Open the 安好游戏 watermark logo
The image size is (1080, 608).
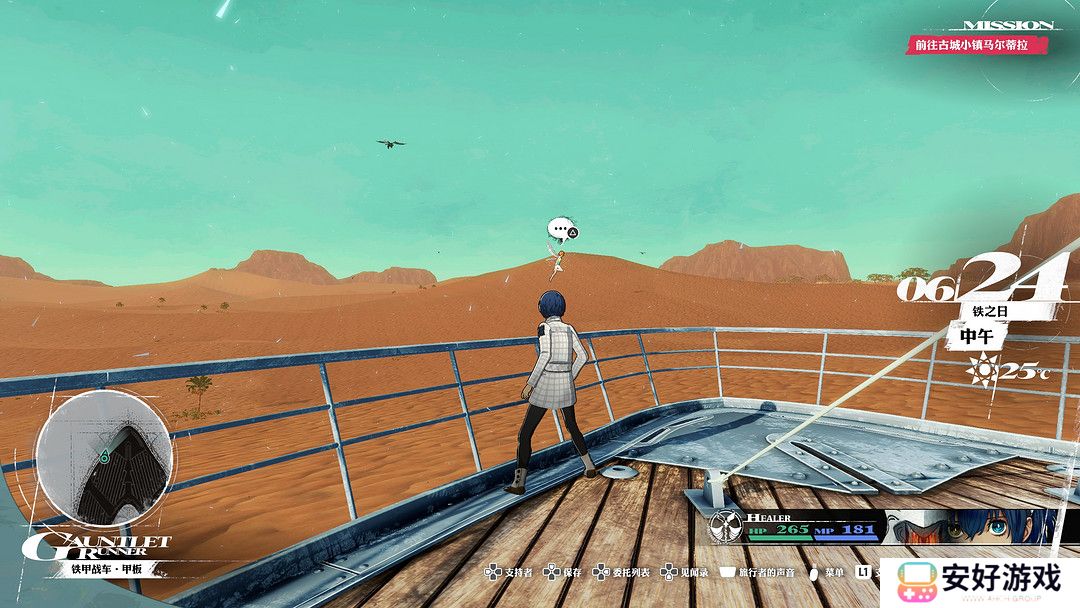pos(978,580)
